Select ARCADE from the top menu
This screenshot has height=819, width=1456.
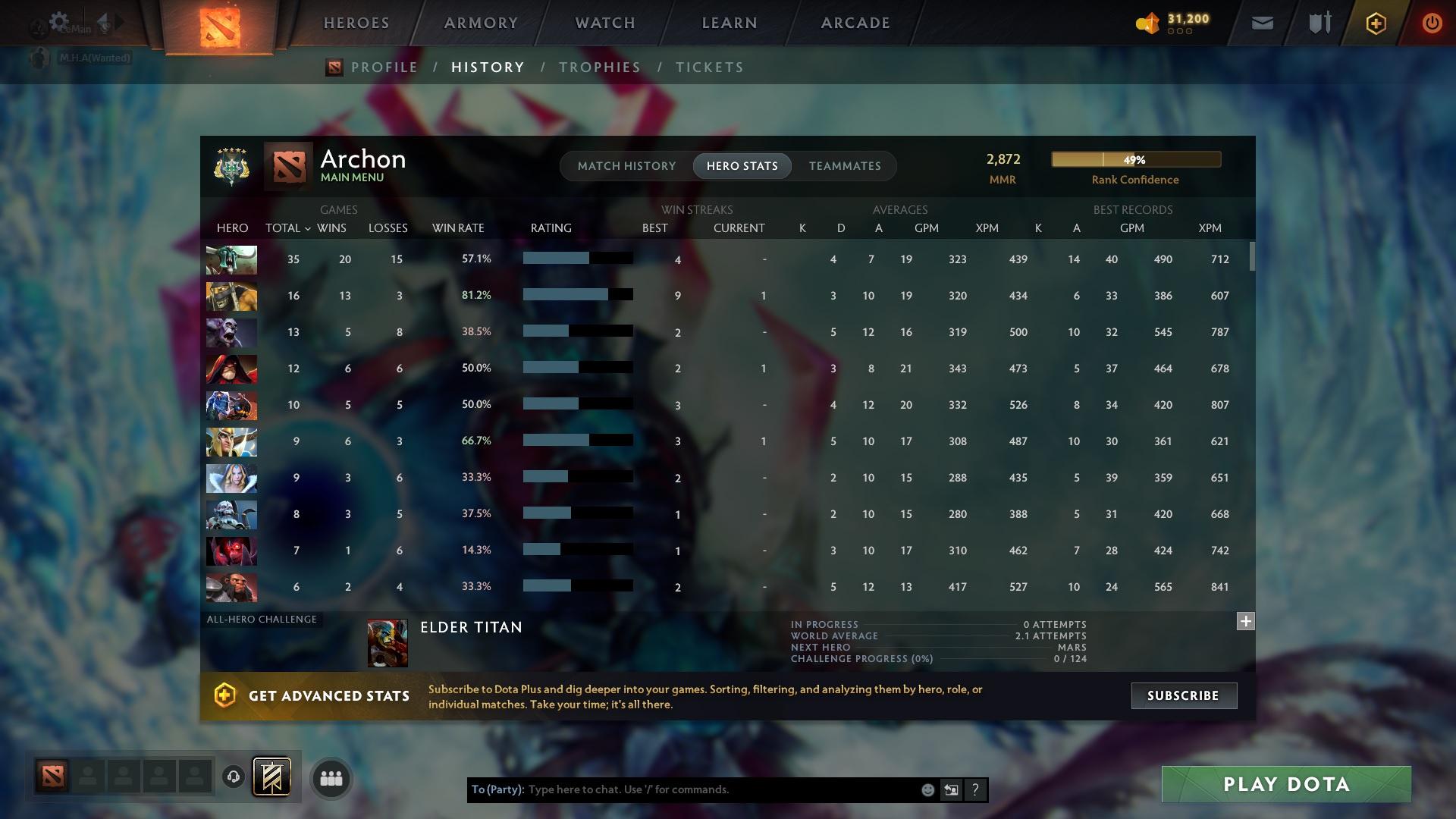click(854, 22)
